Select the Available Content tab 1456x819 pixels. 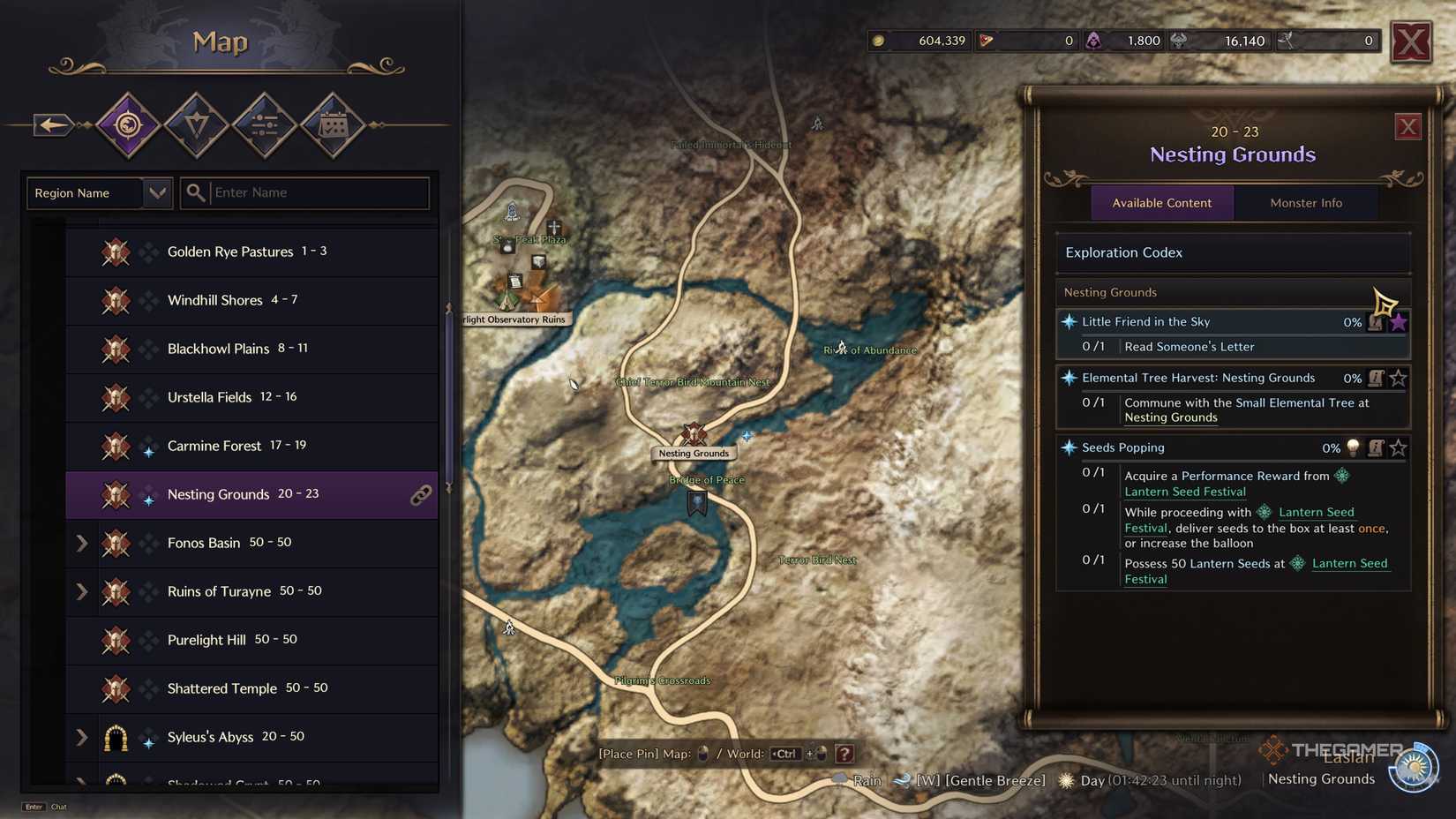(1162, 202)
